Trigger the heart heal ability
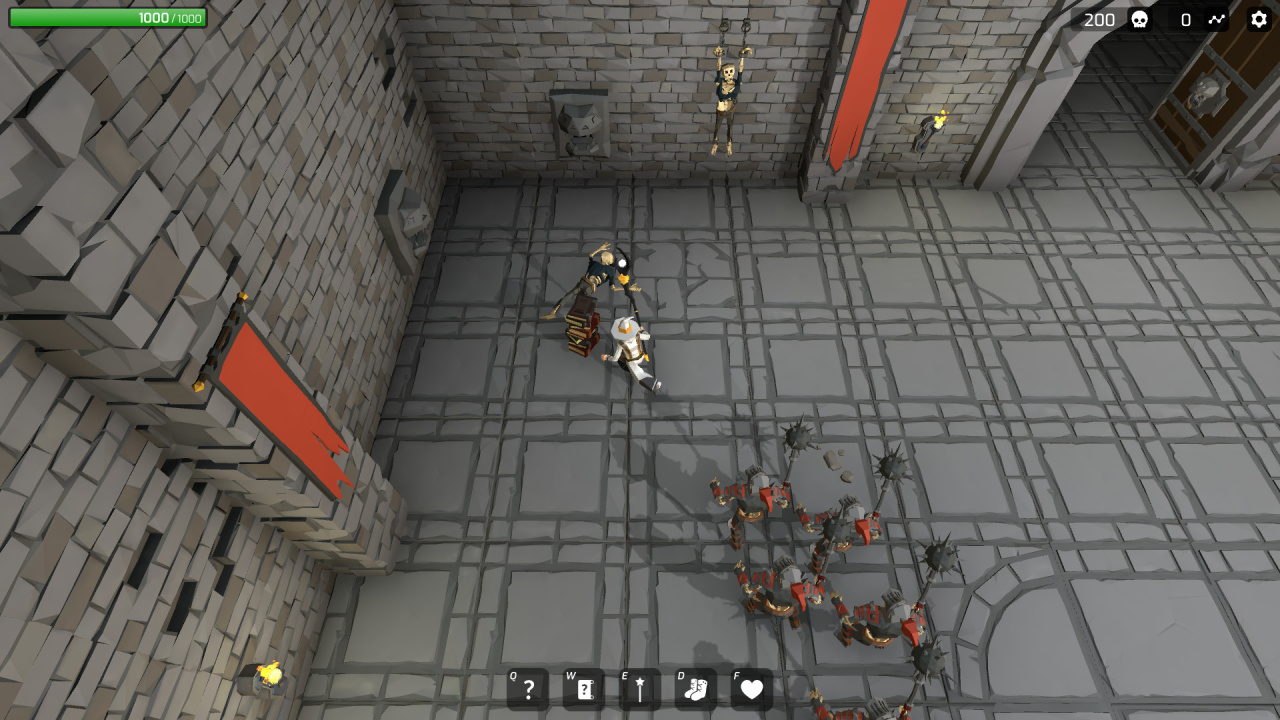This screenshot has width=1280, height=720. point(752,689)
